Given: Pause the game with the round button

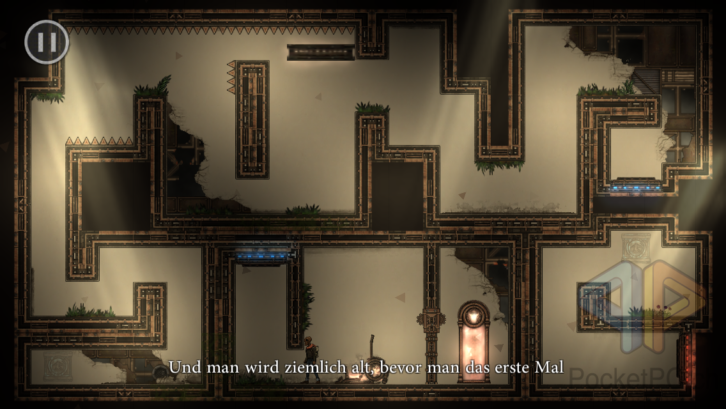Looking at the screenshot, I should pos(46,42).
